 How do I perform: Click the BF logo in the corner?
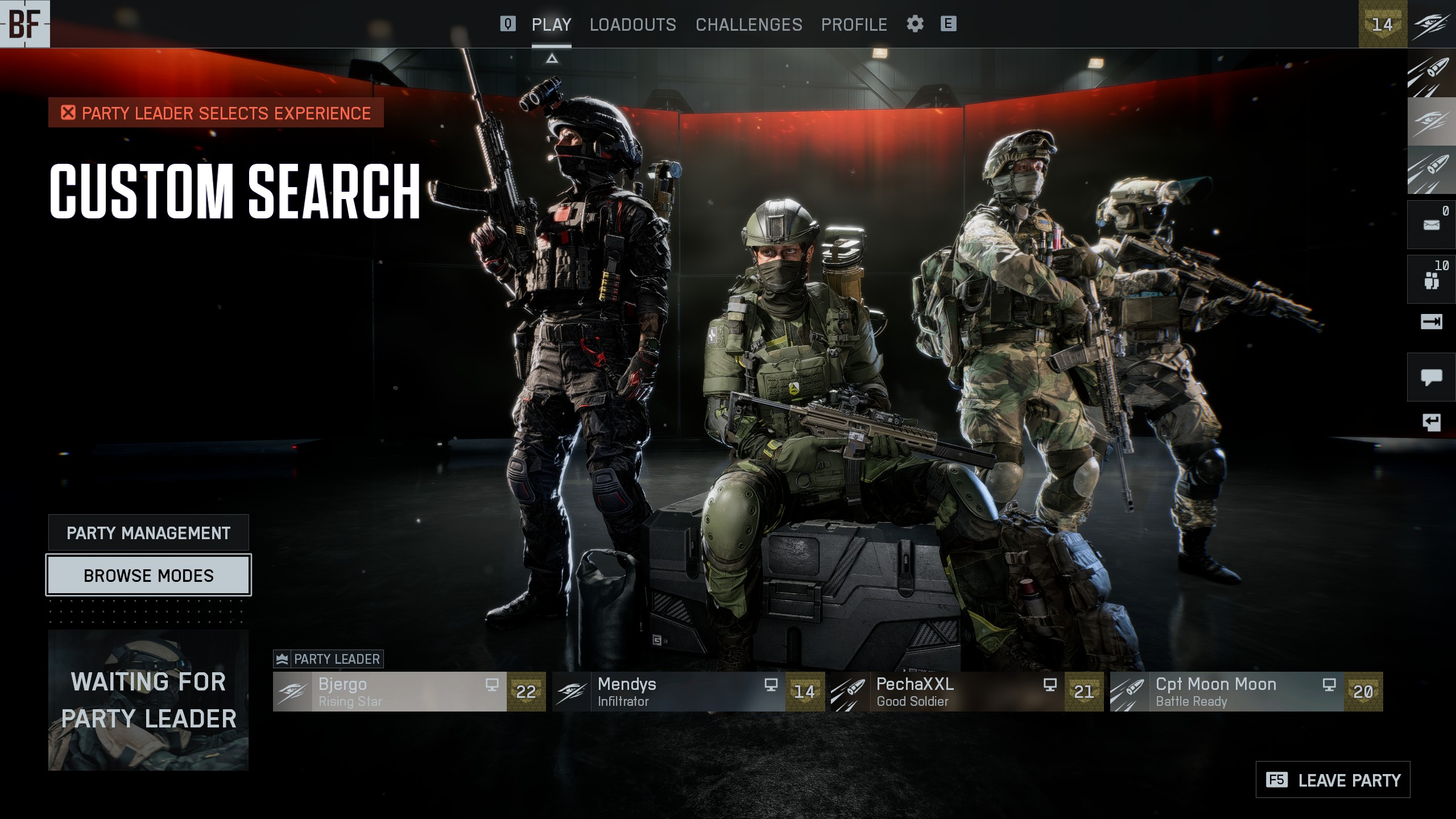[25, 24]
